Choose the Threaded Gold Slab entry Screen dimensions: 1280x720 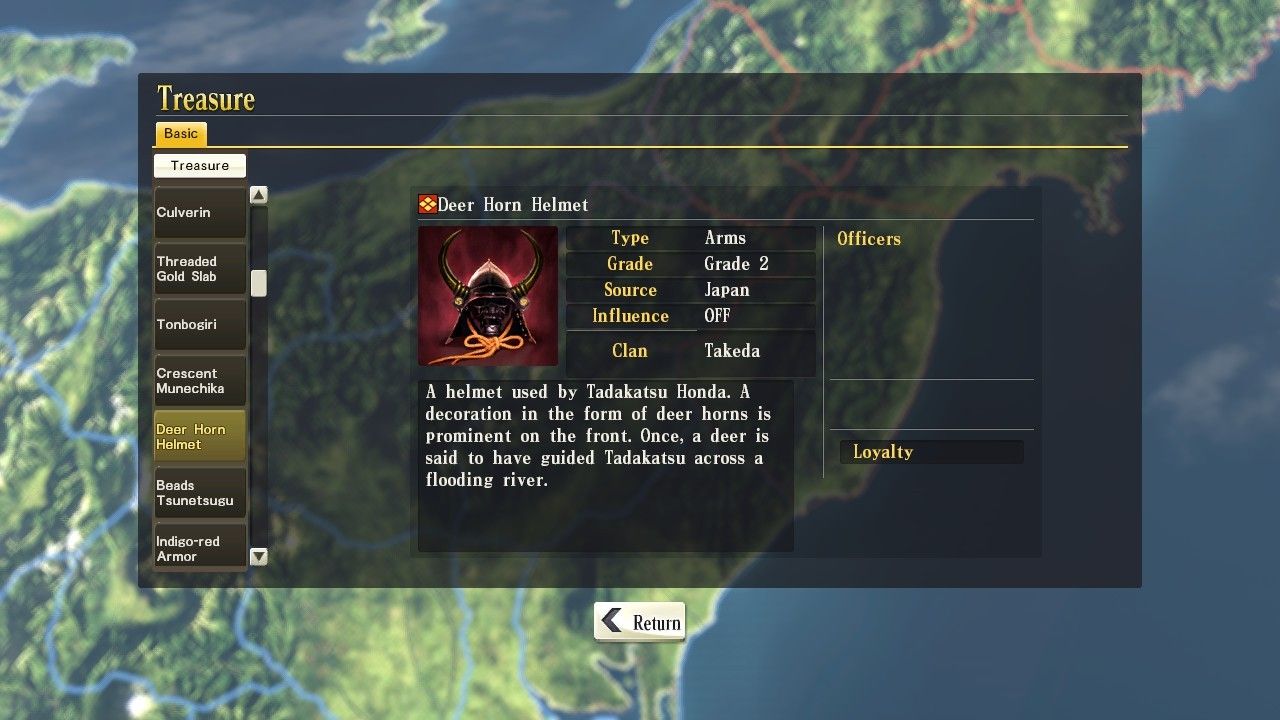[199, 269]
